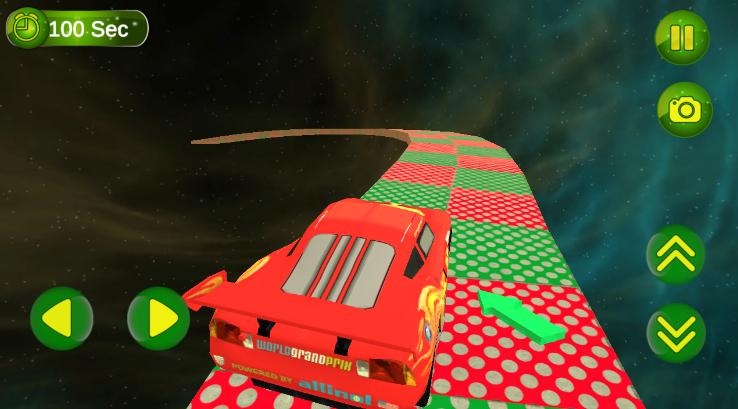This screenshot has width=738, height=409.
Task: Accelerate using the double up-chevron button
Action: click(676, 255)
